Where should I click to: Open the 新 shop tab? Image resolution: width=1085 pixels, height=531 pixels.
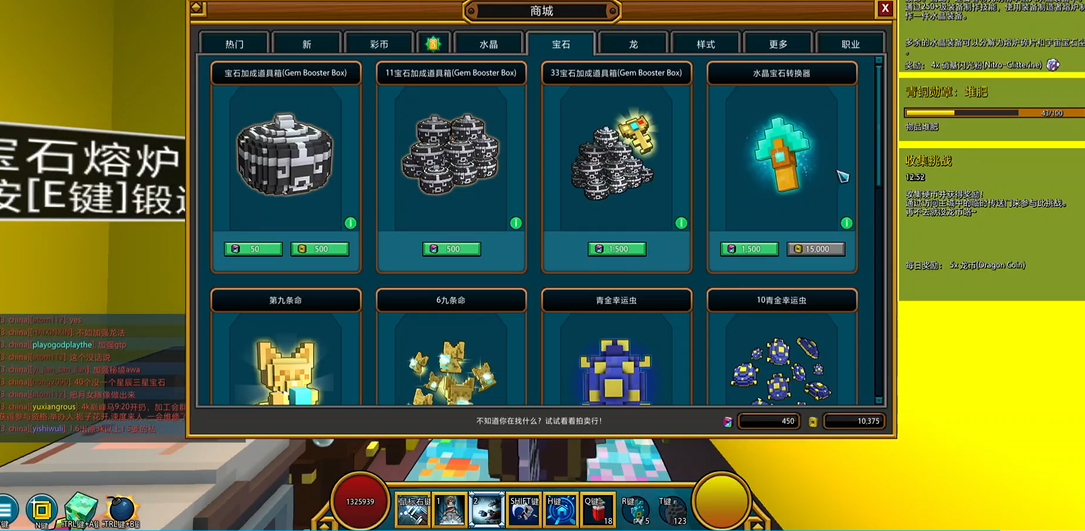click(306, 44)
